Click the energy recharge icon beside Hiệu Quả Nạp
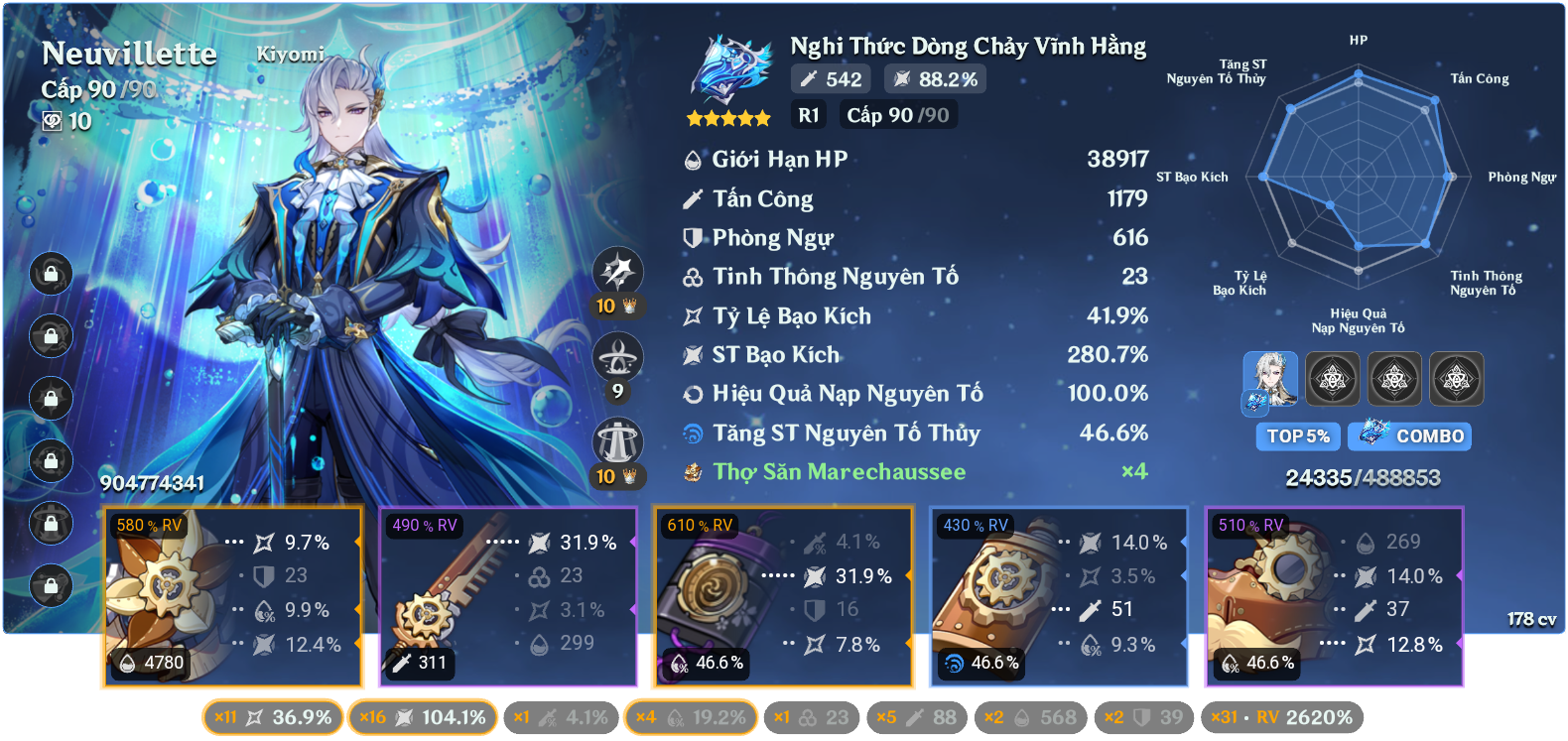This screenshot has width=1568, height=741. pyautogui.click(x=692, y=394)
